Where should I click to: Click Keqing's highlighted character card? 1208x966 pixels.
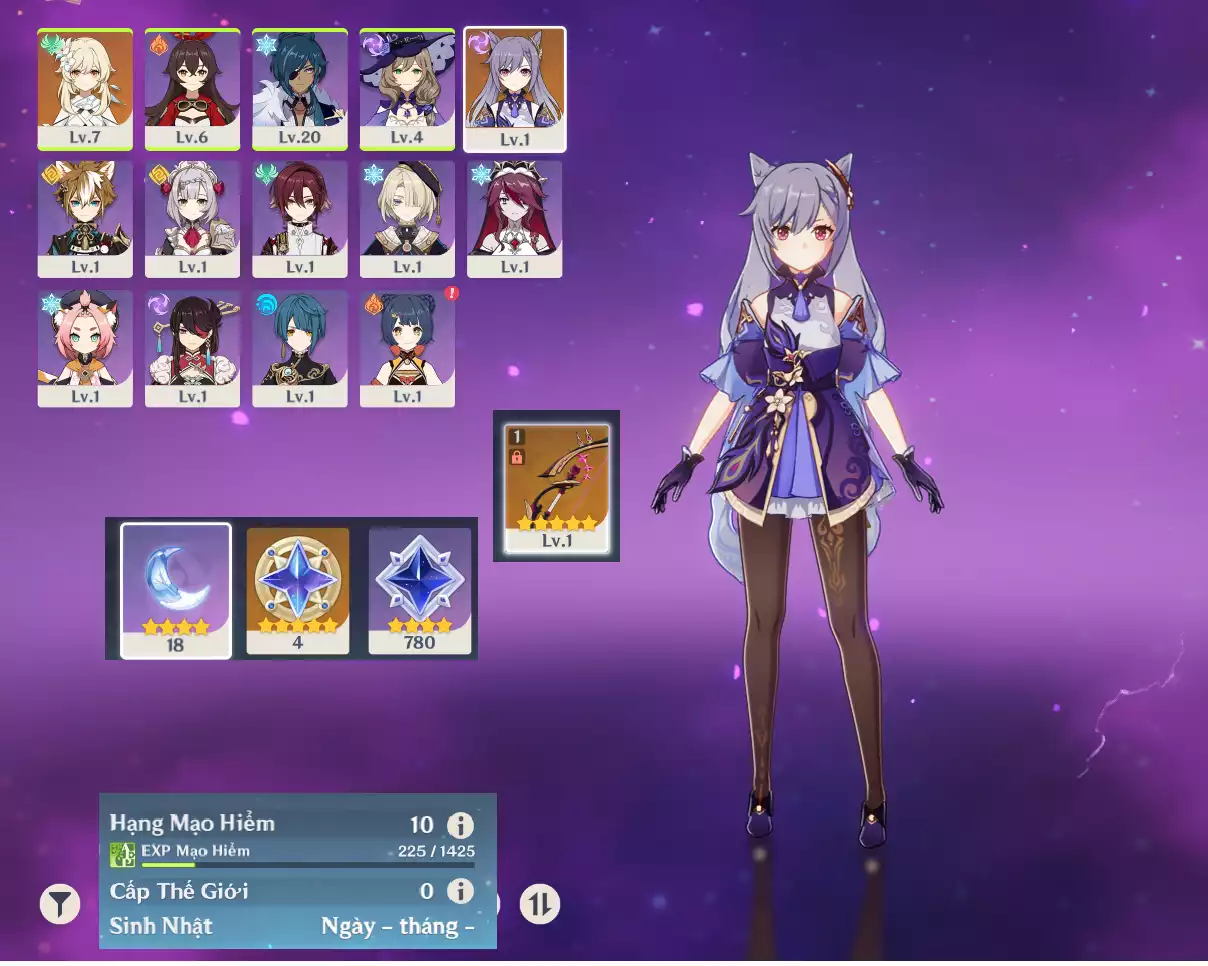click(515, 89)
